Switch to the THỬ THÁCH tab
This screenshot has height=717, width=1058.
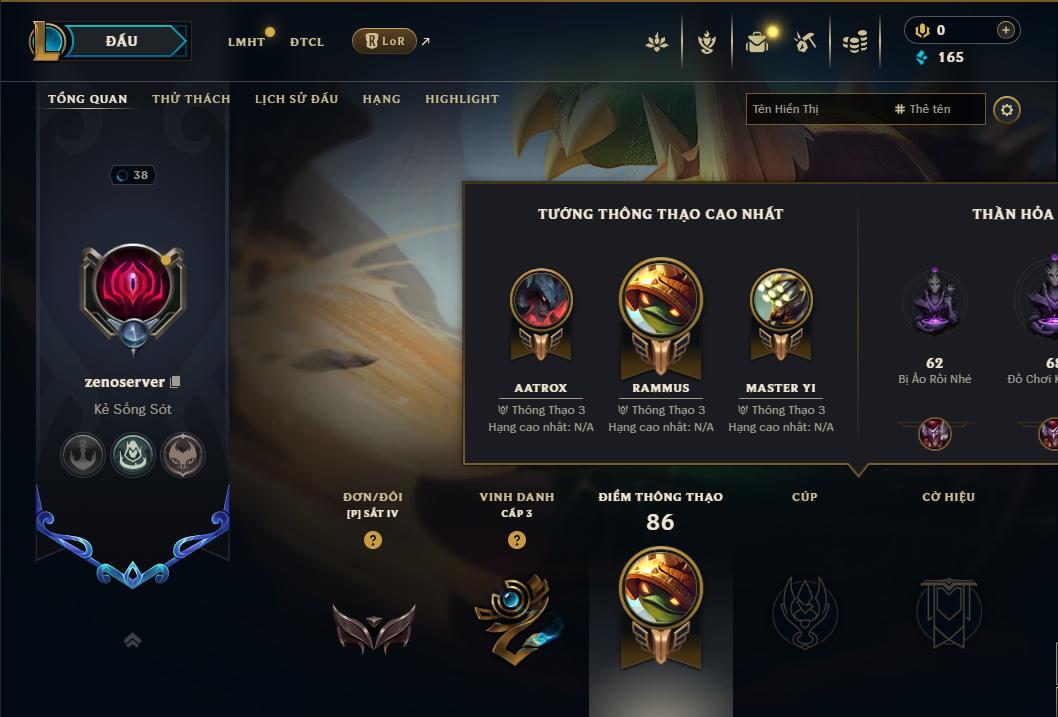coord(191,99)
